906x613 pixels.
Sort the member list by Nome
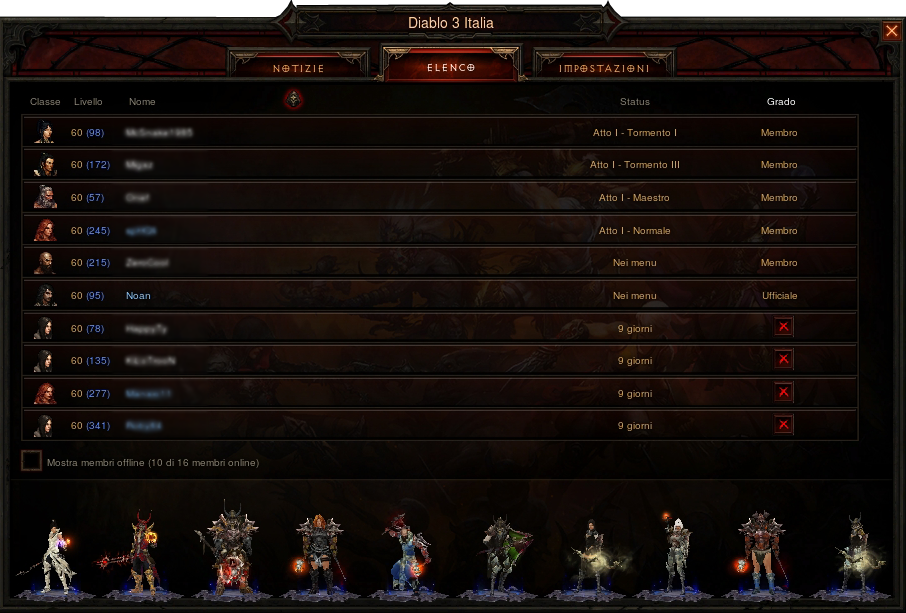coord(142,102)
